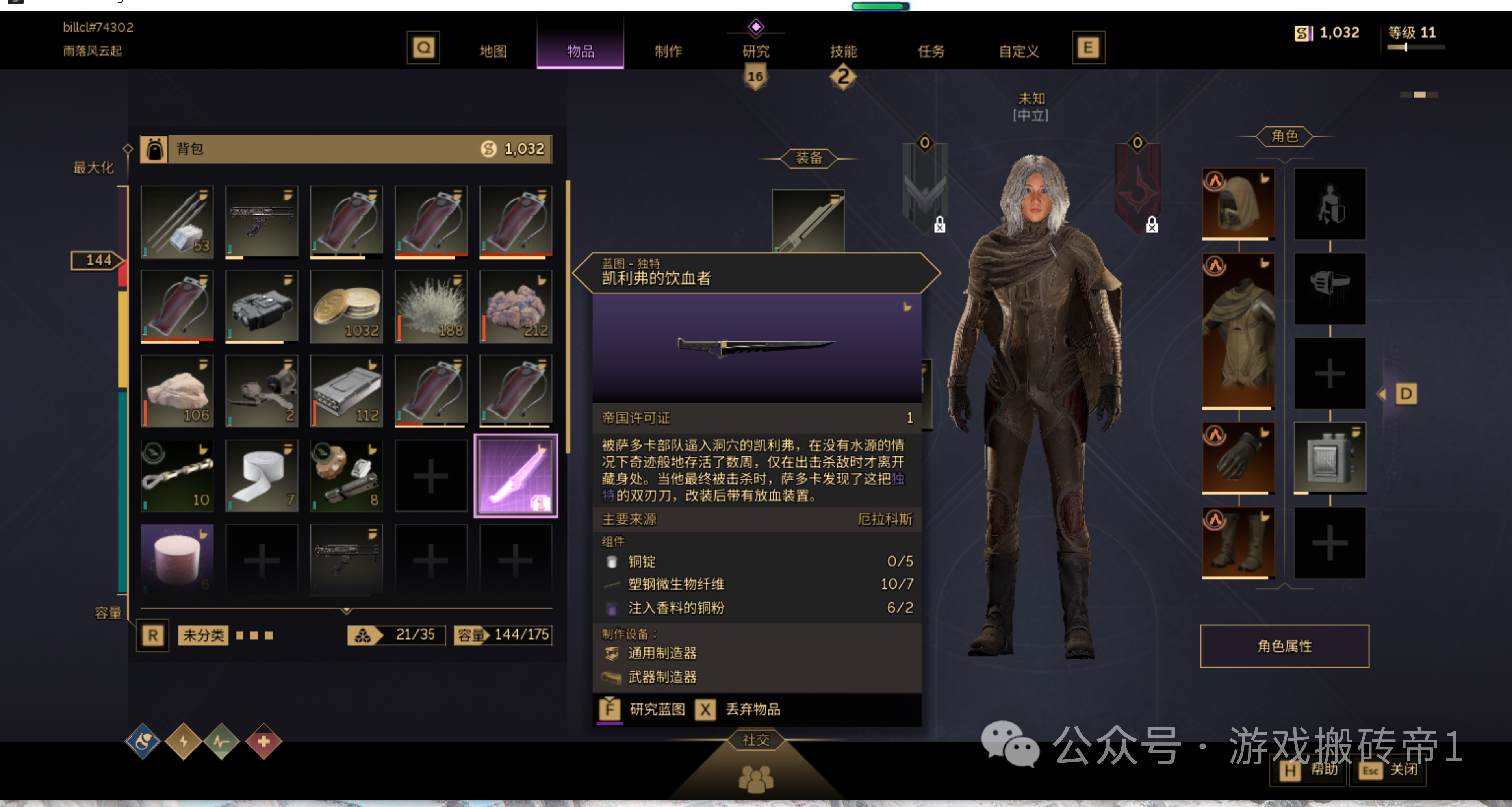Open the 研究 research tab
1512x807 pixels.
755,51
